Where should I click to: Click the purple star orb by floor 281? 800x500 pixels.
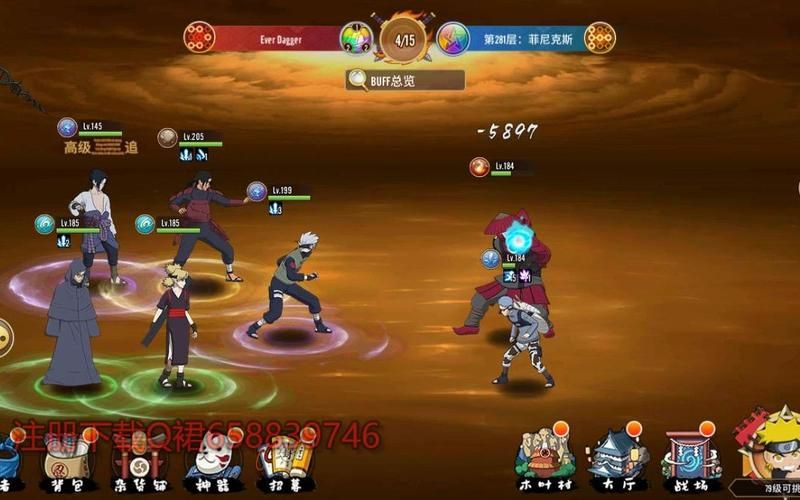click(452, 38)
